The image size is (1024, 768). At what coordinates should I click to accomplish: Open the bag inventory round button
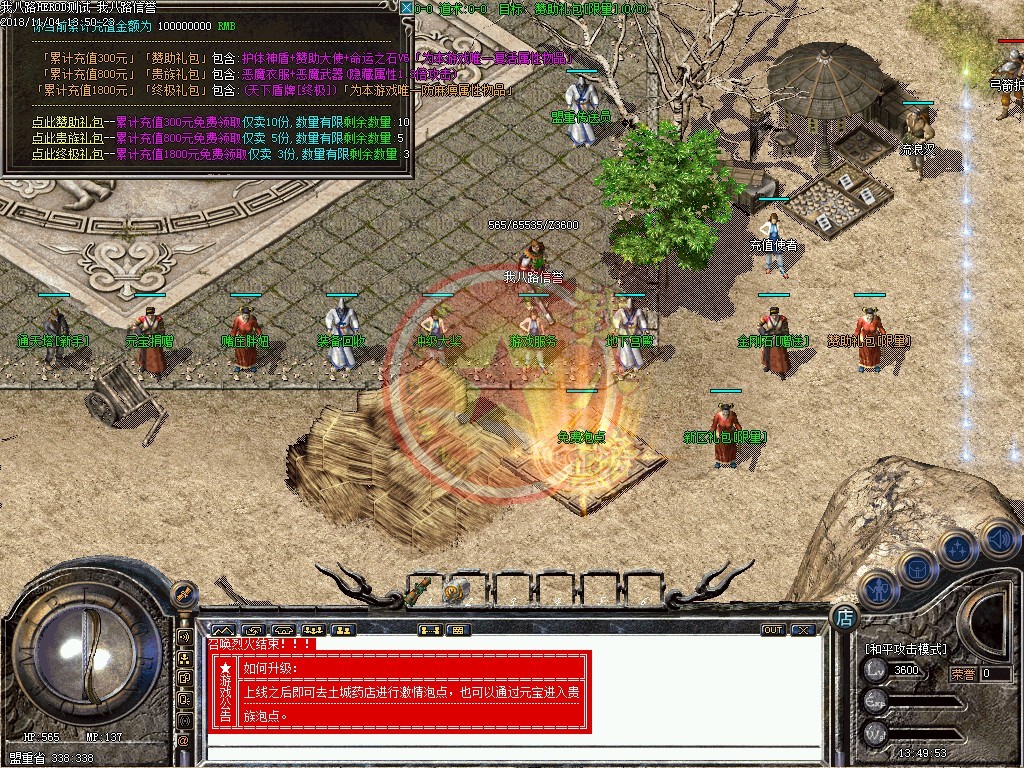[916, 569]
